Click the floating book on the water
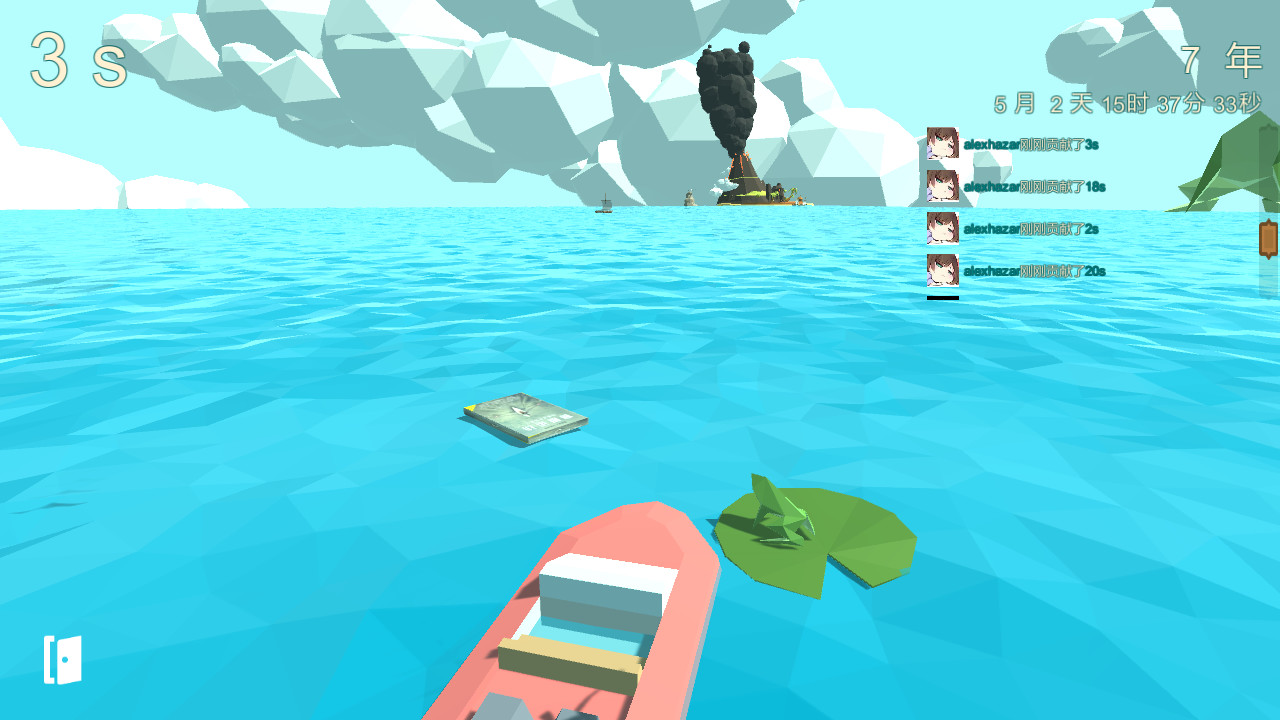The height and width of the screenshot is (720, 1280). click(x=525, y=416)
